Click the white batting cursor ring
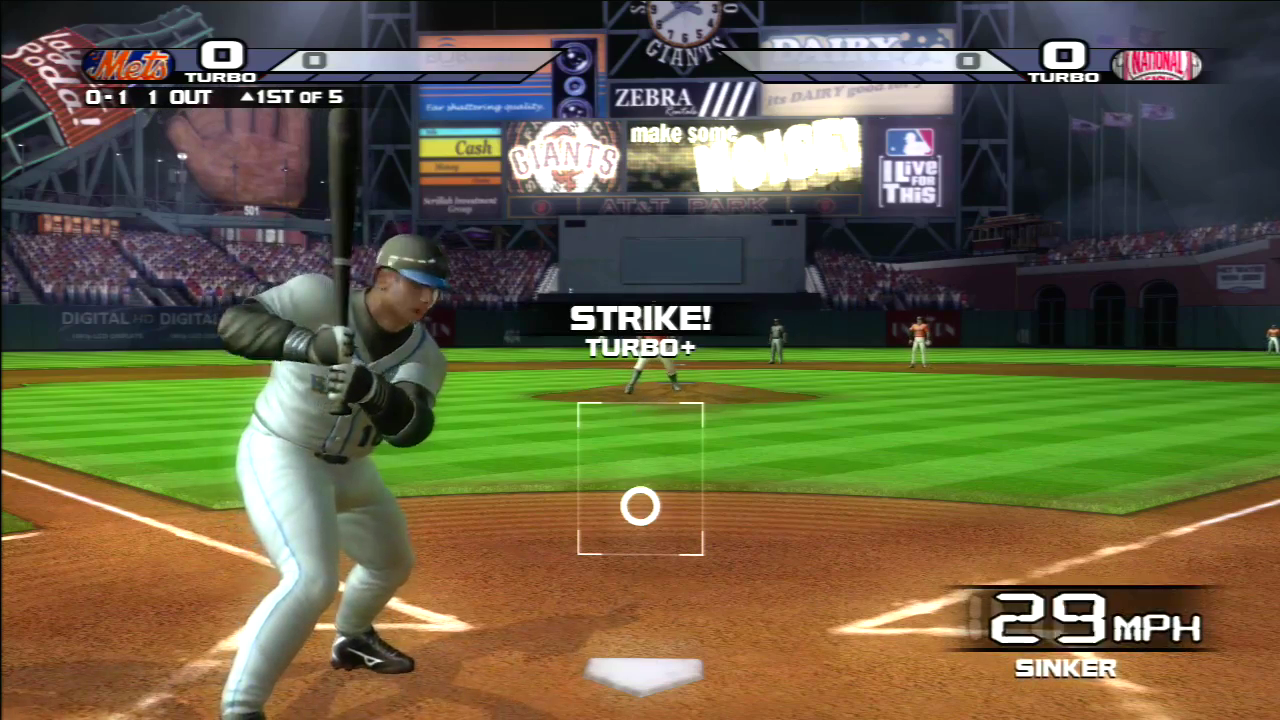Image resolution: width=1280 pixels, height=720 pixels. coord(640,507)
